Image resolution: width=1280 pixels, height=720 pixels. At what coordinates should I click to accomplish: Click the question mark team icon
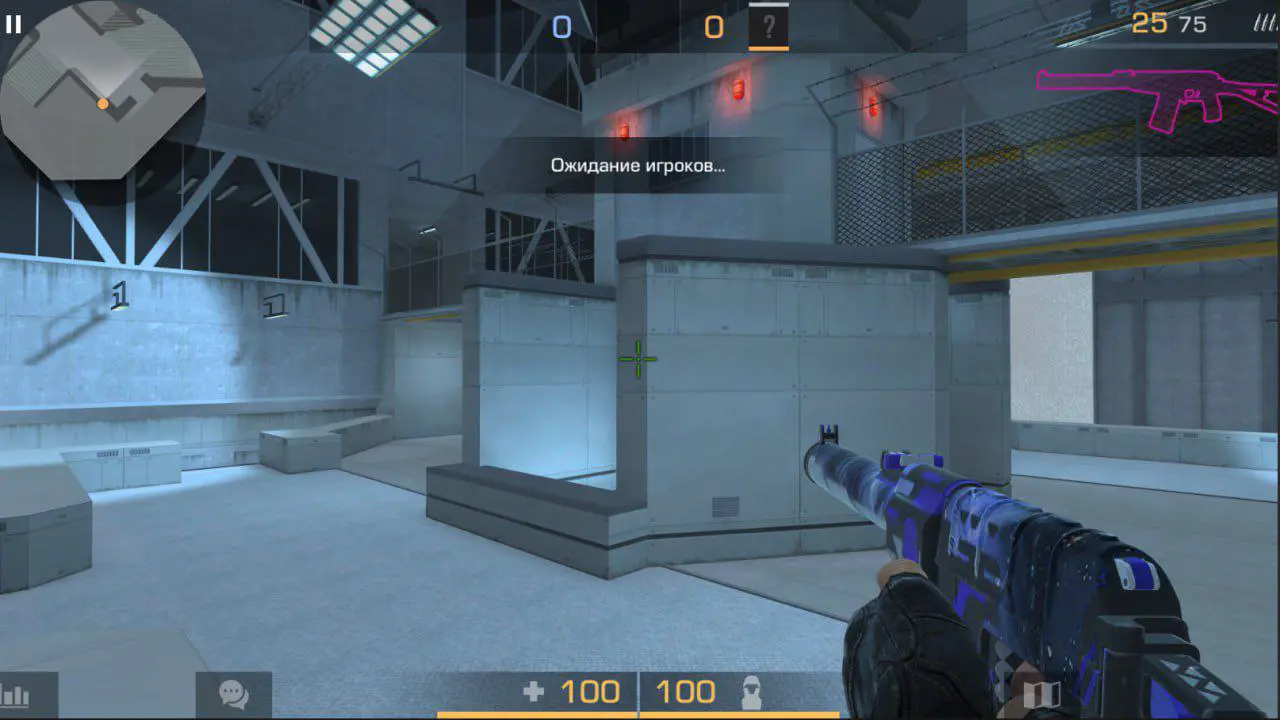coord(768,27)
